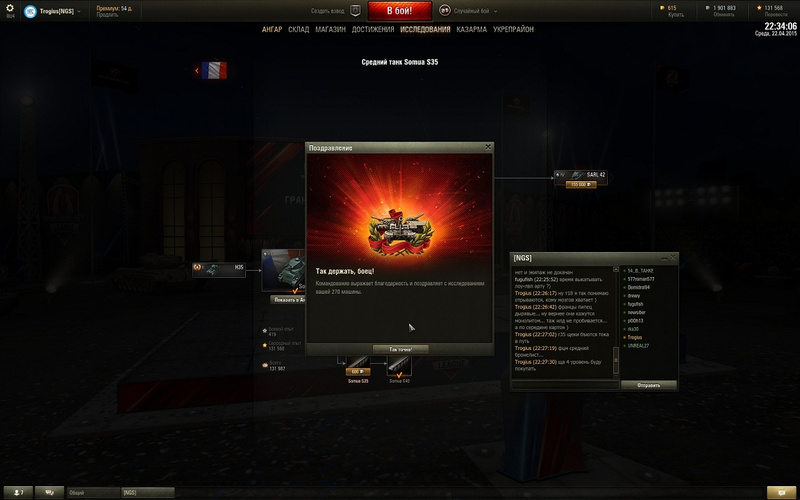Screen dimensions: 800x500
Task: Hit the red "В бой!" battle button
Action: (400, 11)
